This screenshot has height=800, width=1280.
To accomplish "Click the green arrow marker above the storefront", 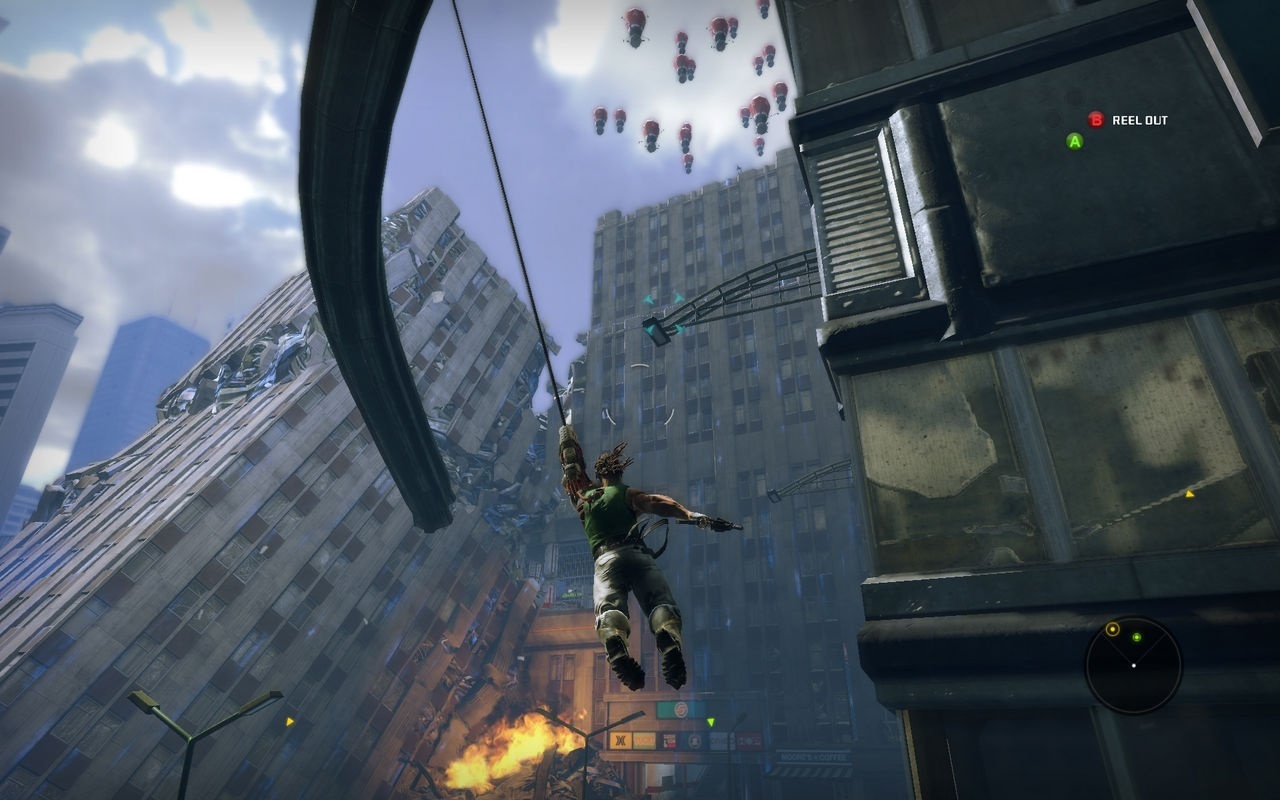I will (x=710, y=722).
